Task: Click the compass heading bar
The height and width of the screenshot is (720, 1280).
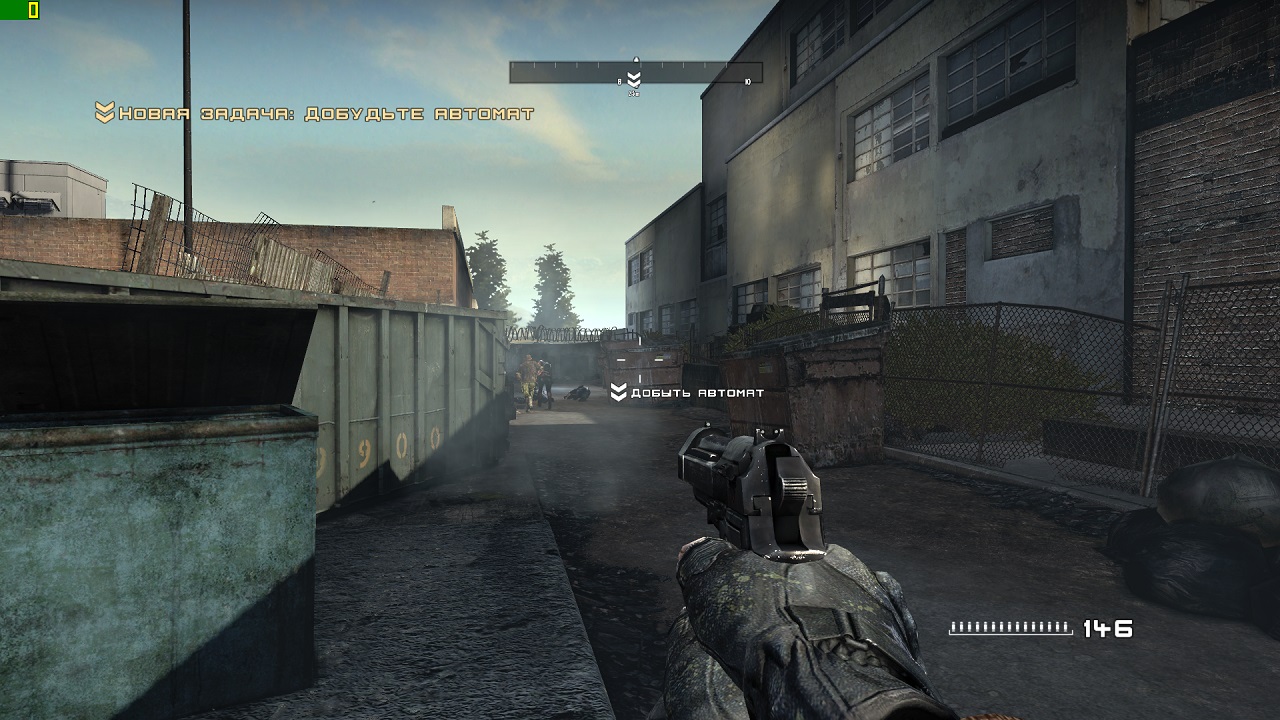Action: (636, 72)
